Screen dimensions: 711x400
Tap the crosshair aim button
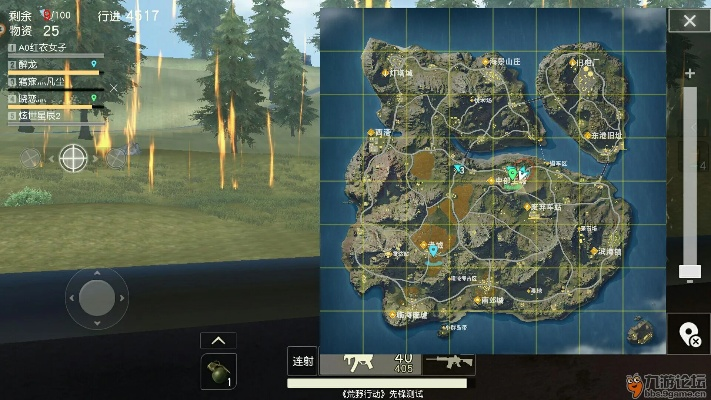coord(73,156)
